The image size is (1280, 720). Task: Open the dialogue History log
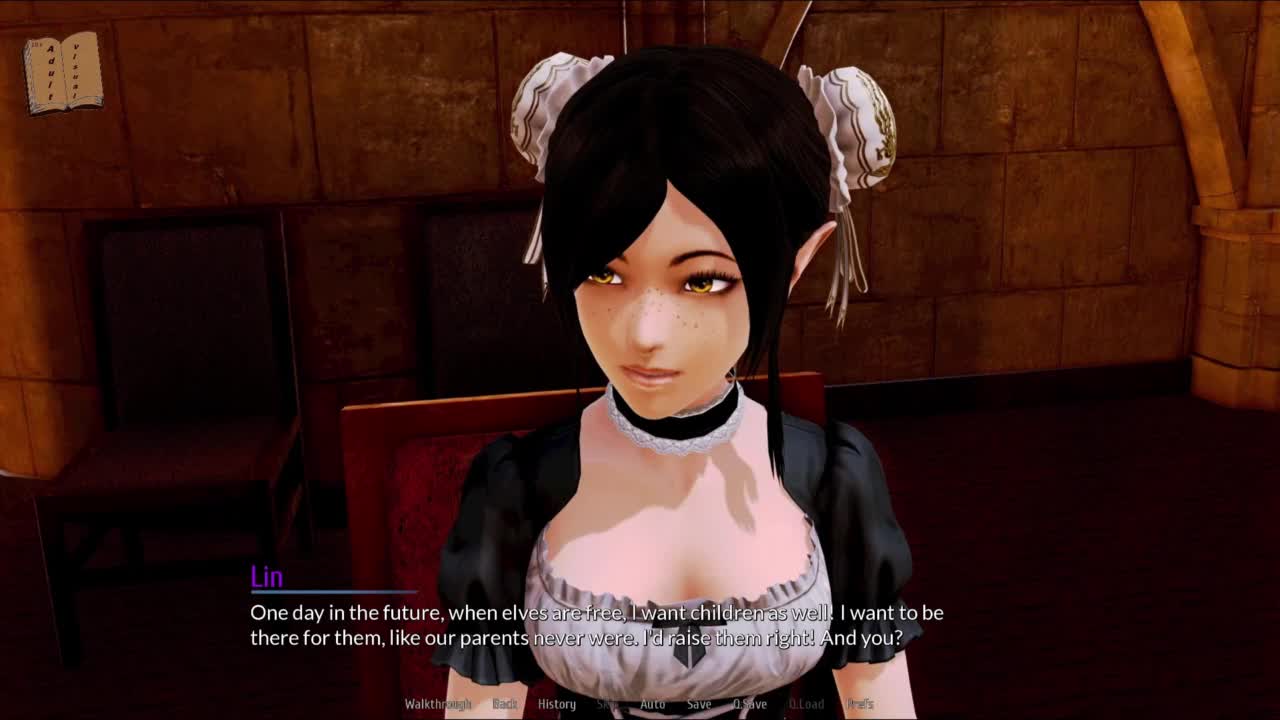point(557,704)
